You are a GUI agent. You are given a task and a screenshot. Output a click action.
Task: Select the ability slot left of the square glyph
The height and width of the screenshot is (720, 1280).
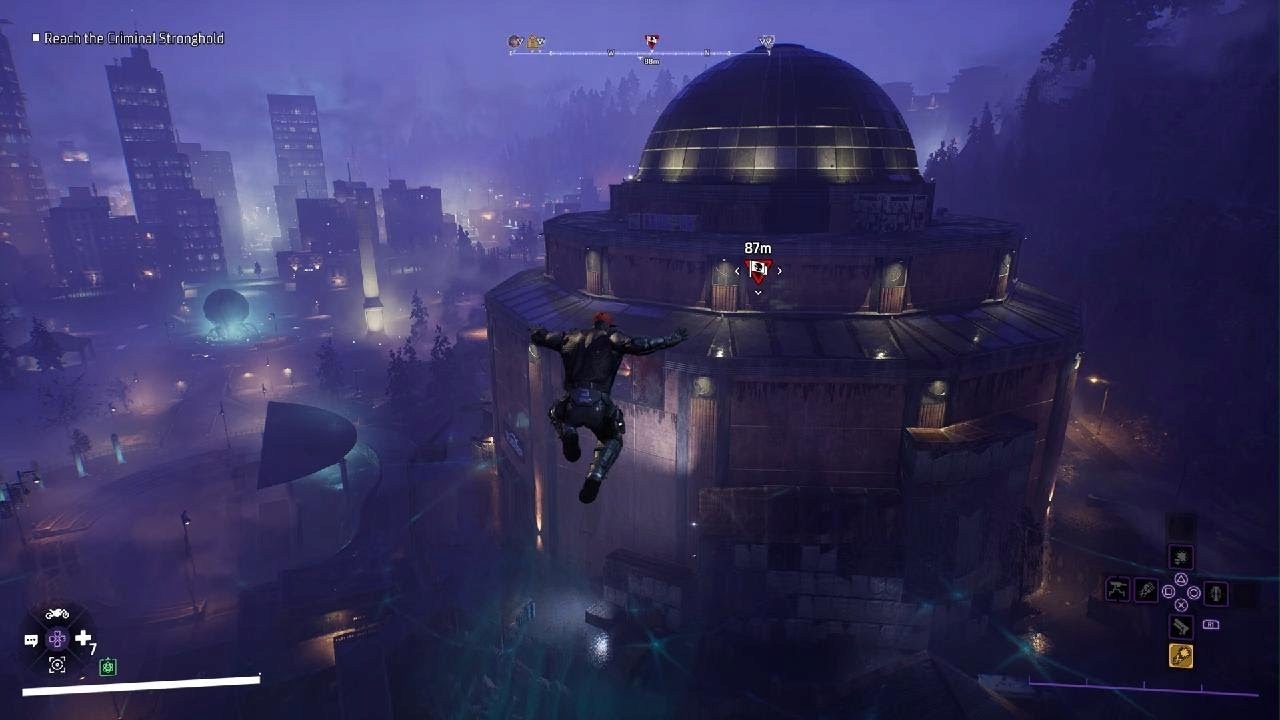click(x=1146, y=591)
